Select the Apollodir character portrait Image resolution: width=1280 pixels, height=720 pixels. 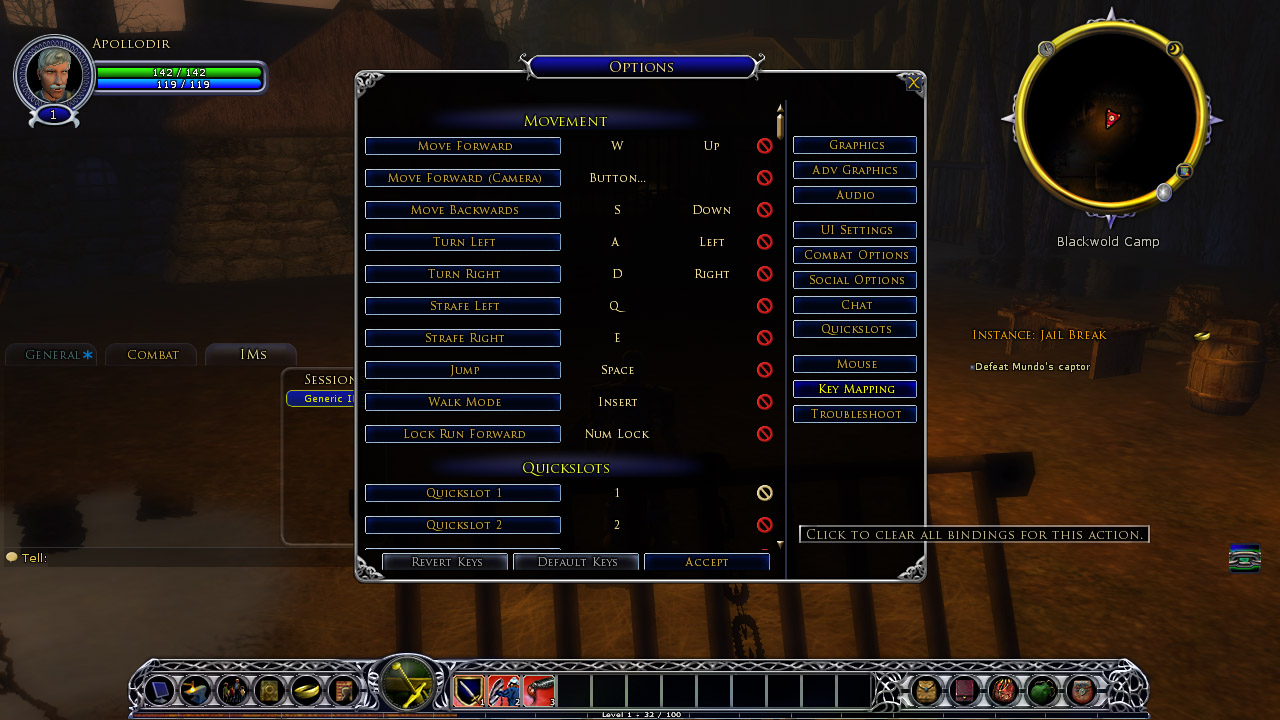tap(53, 72)
